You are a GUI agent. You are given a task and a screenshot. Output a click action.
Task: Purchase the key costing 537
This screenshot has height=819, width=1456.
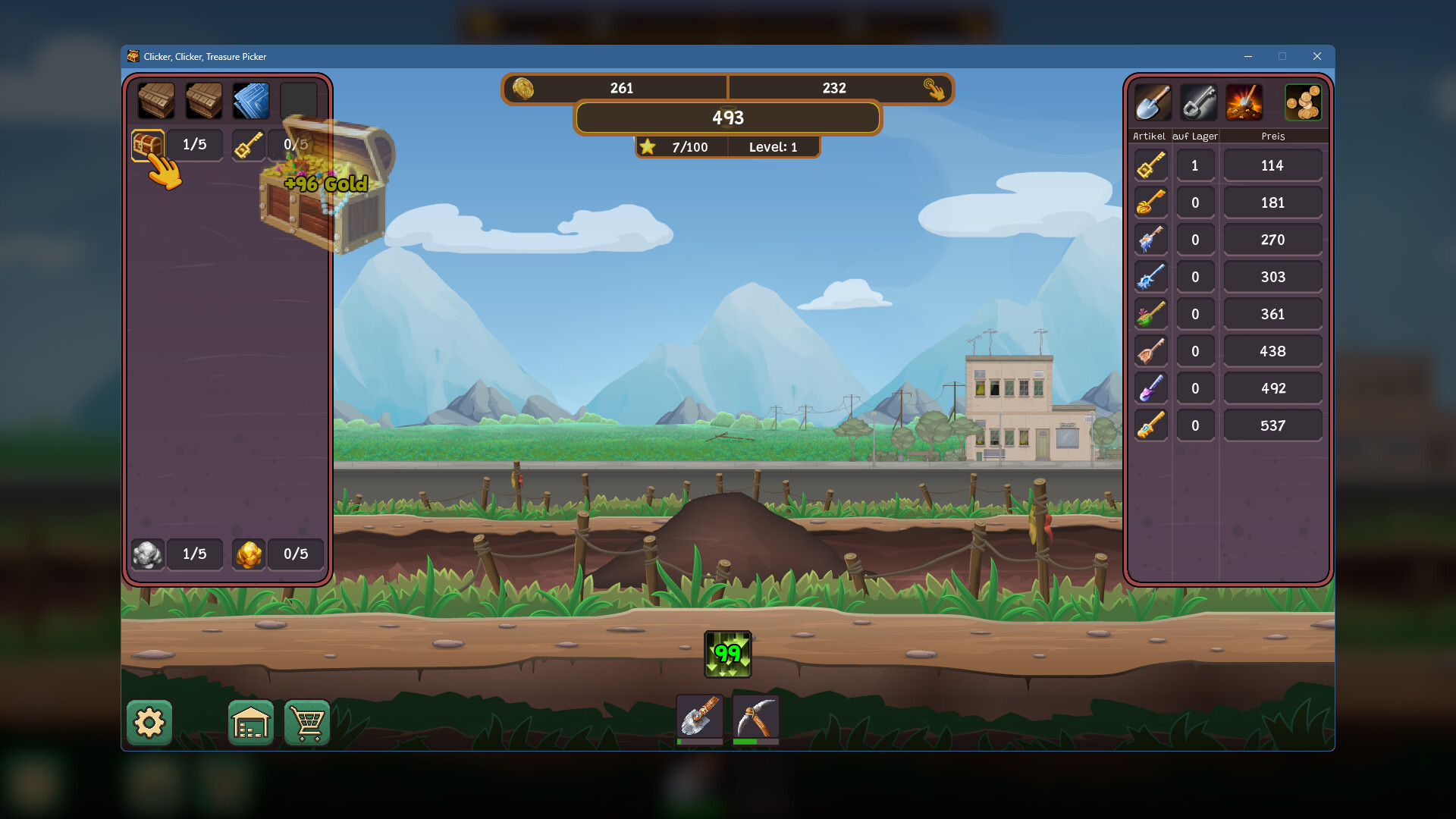click(1272, 425)
